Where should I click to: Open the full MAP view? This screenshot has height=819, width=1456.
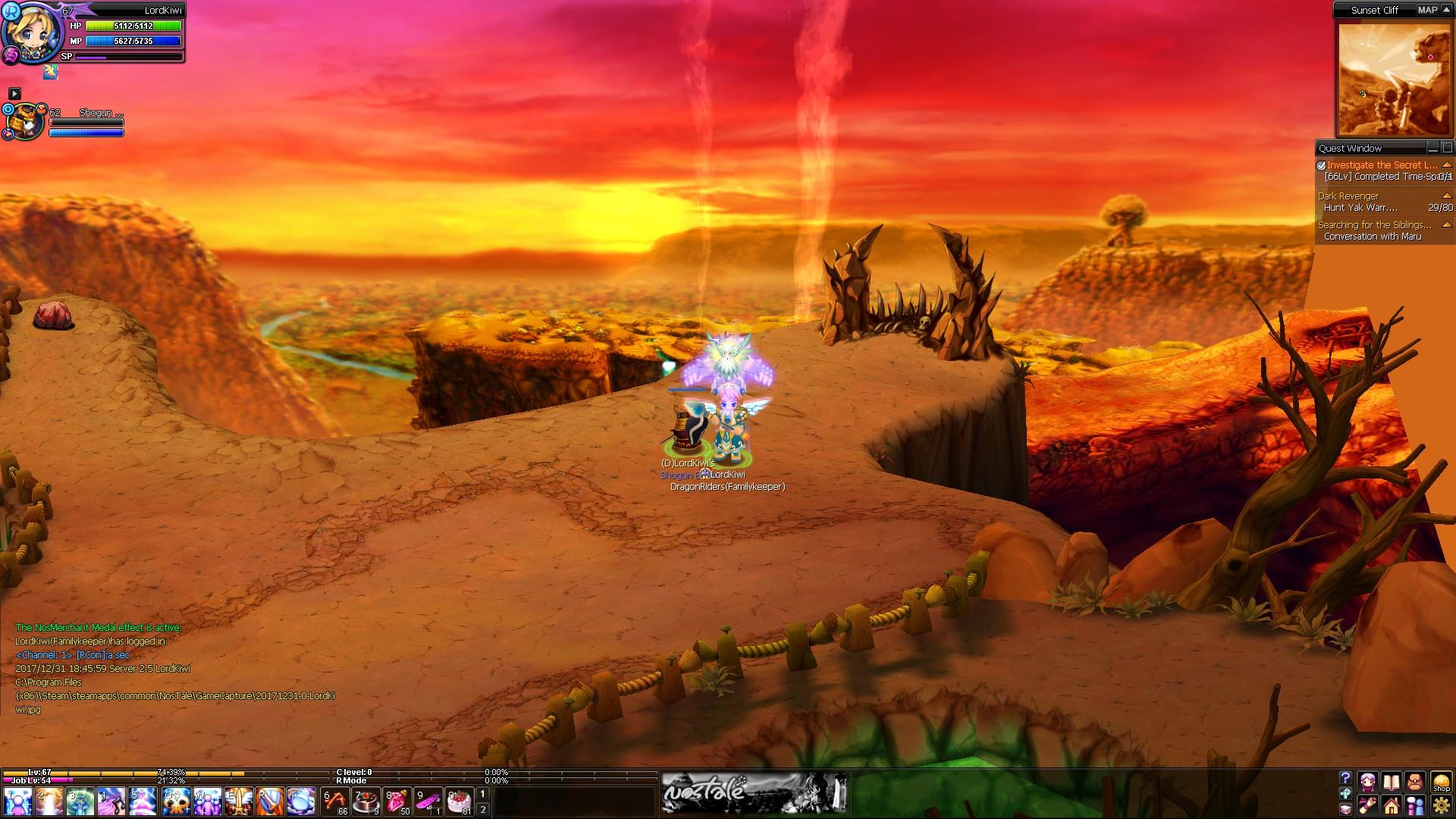tap(1427, 10)
